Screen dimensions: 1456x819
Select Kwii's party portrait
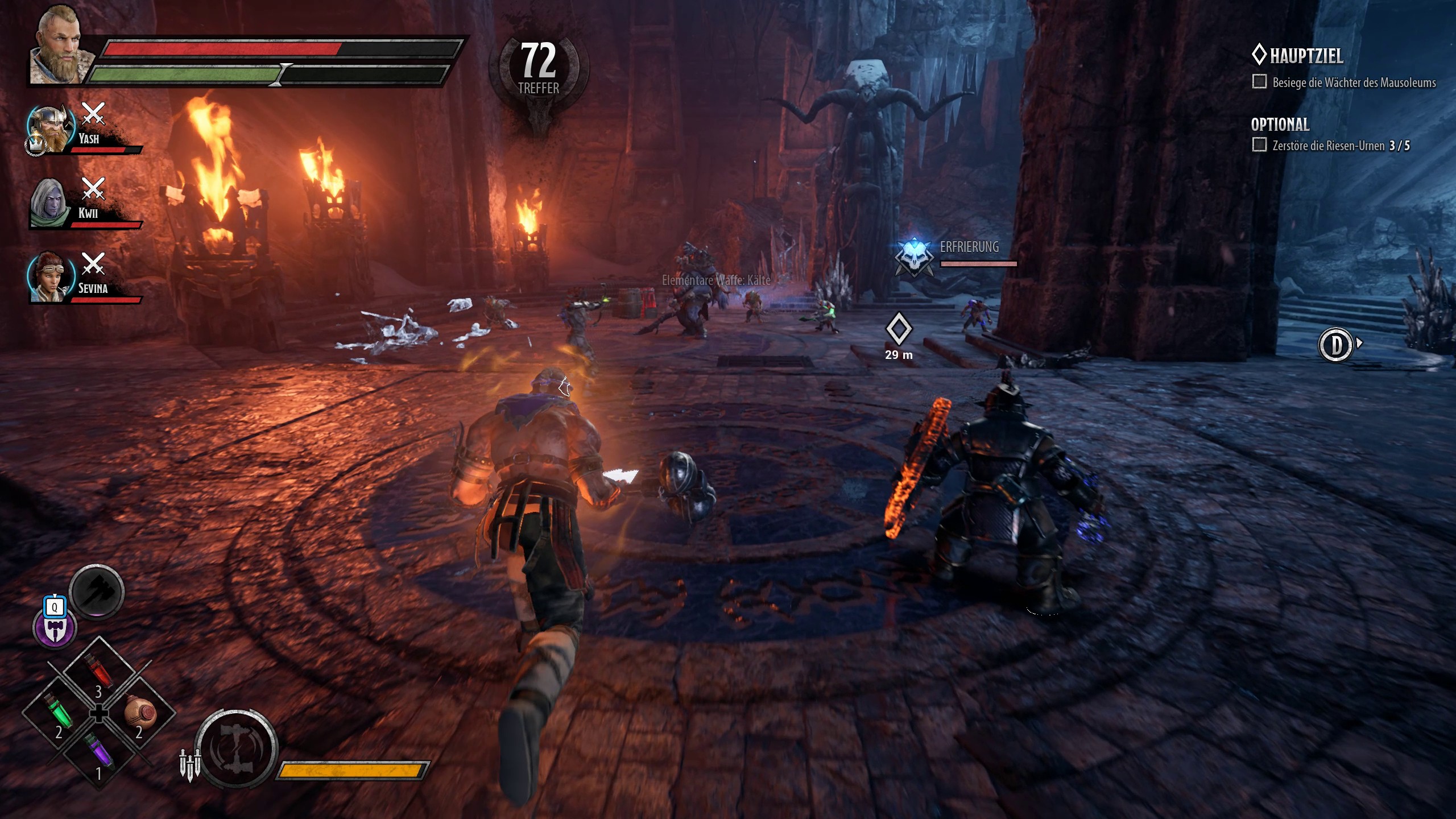pyautogui.click(x=51, y=203)
